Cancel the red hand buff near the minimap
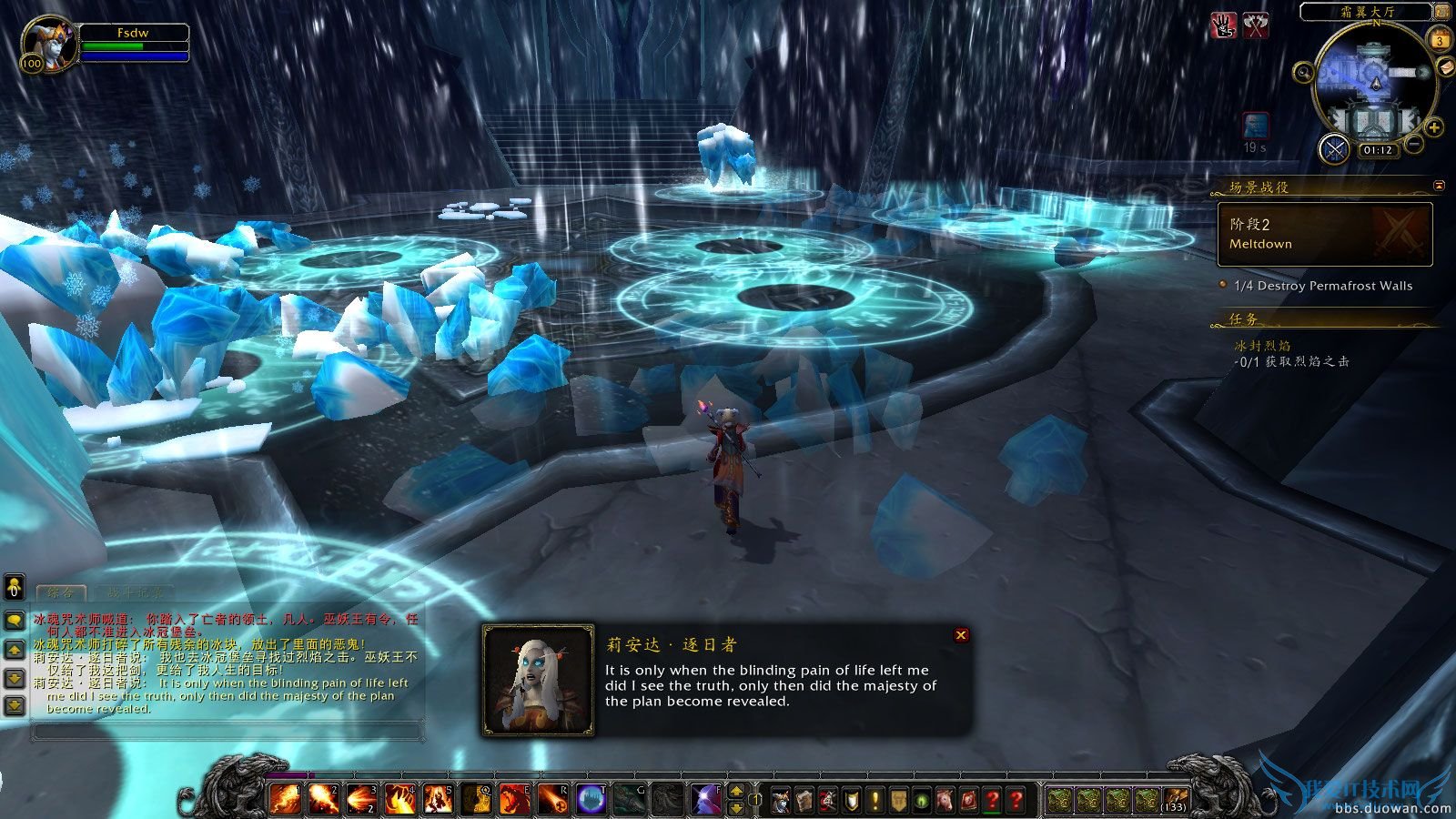 1222,27
